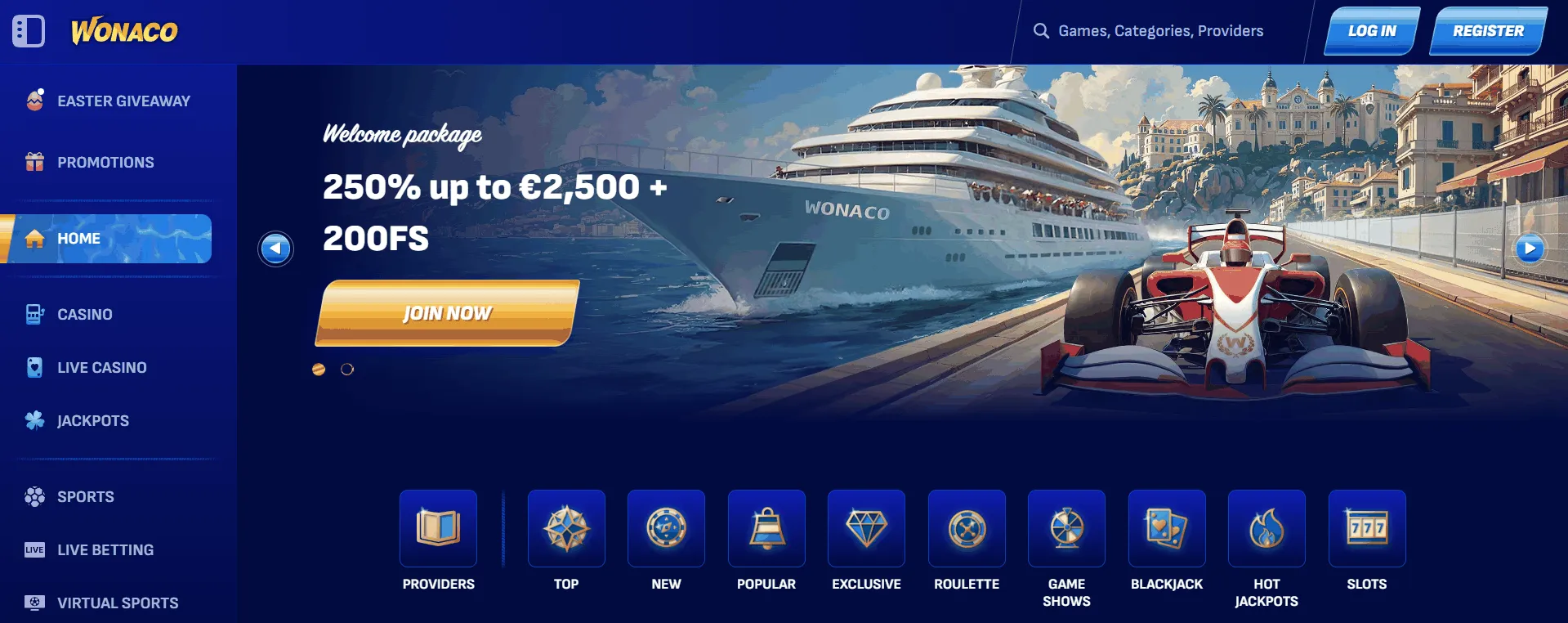The image size is (1568, 623).
Task: Click the JOIN NOW button
Action: point(447,312)
